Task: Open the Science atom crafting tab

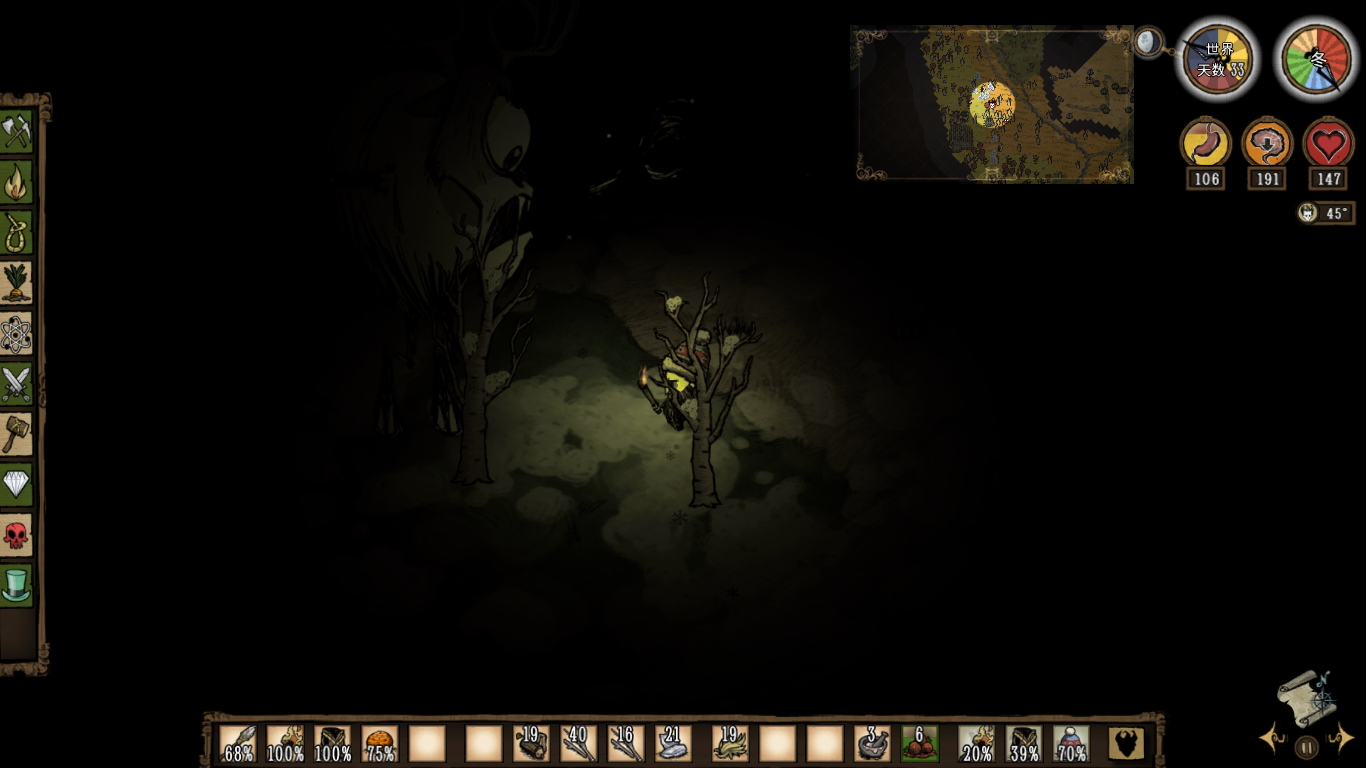Action: pyautogui.click(x=17, y=334)
